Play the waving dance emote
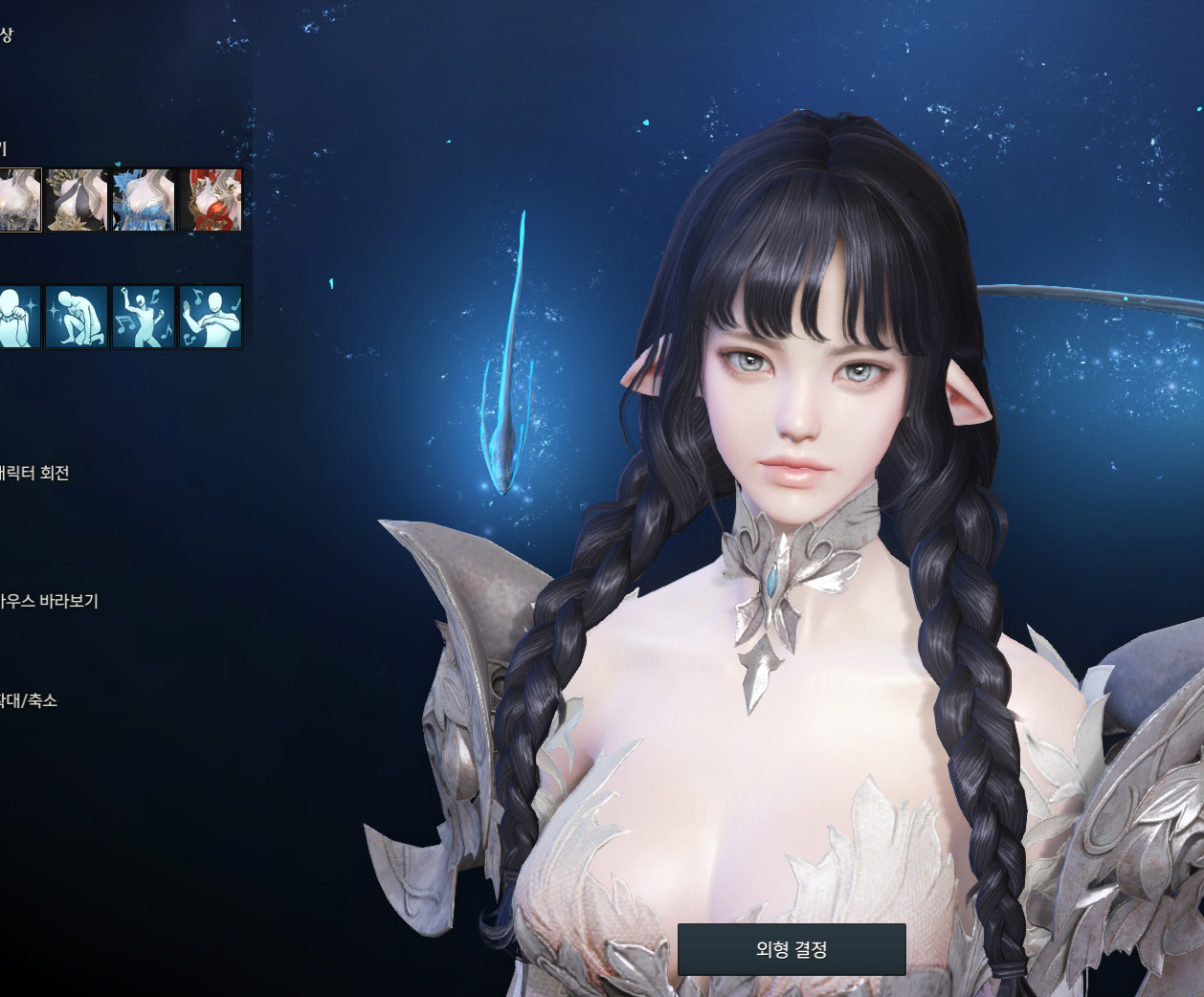Viewport: 1204px width, 997px height. pyautogui.click(x=211, y=317)
